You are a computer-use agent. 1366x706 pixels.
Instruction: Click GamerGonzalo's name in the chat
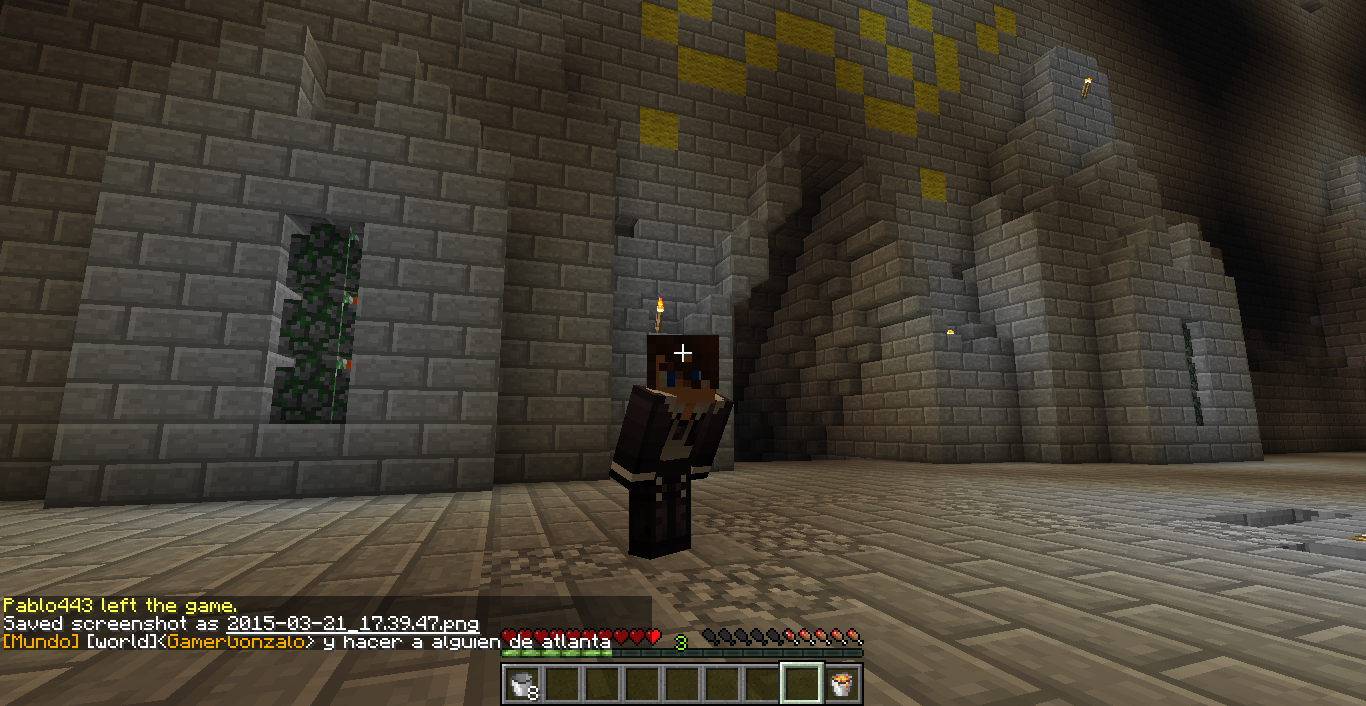[x=240, y=641]
